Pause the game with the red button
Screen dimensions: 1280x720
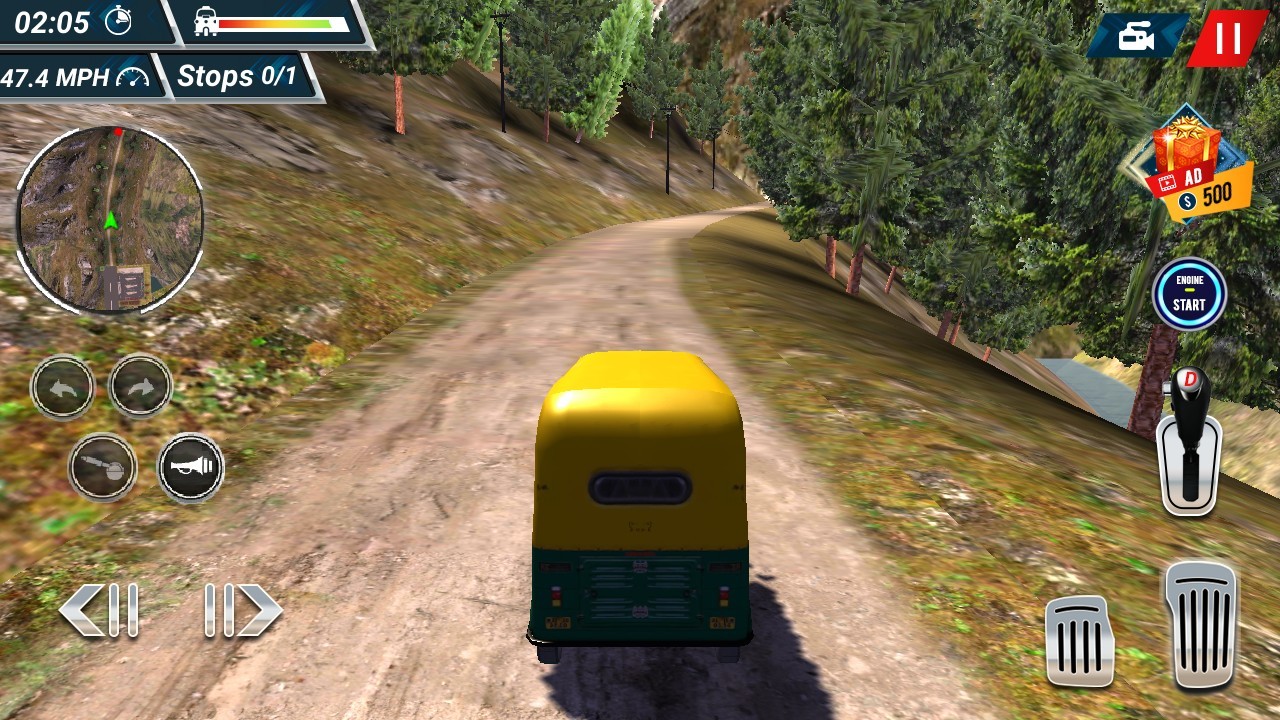(1227, 38)
